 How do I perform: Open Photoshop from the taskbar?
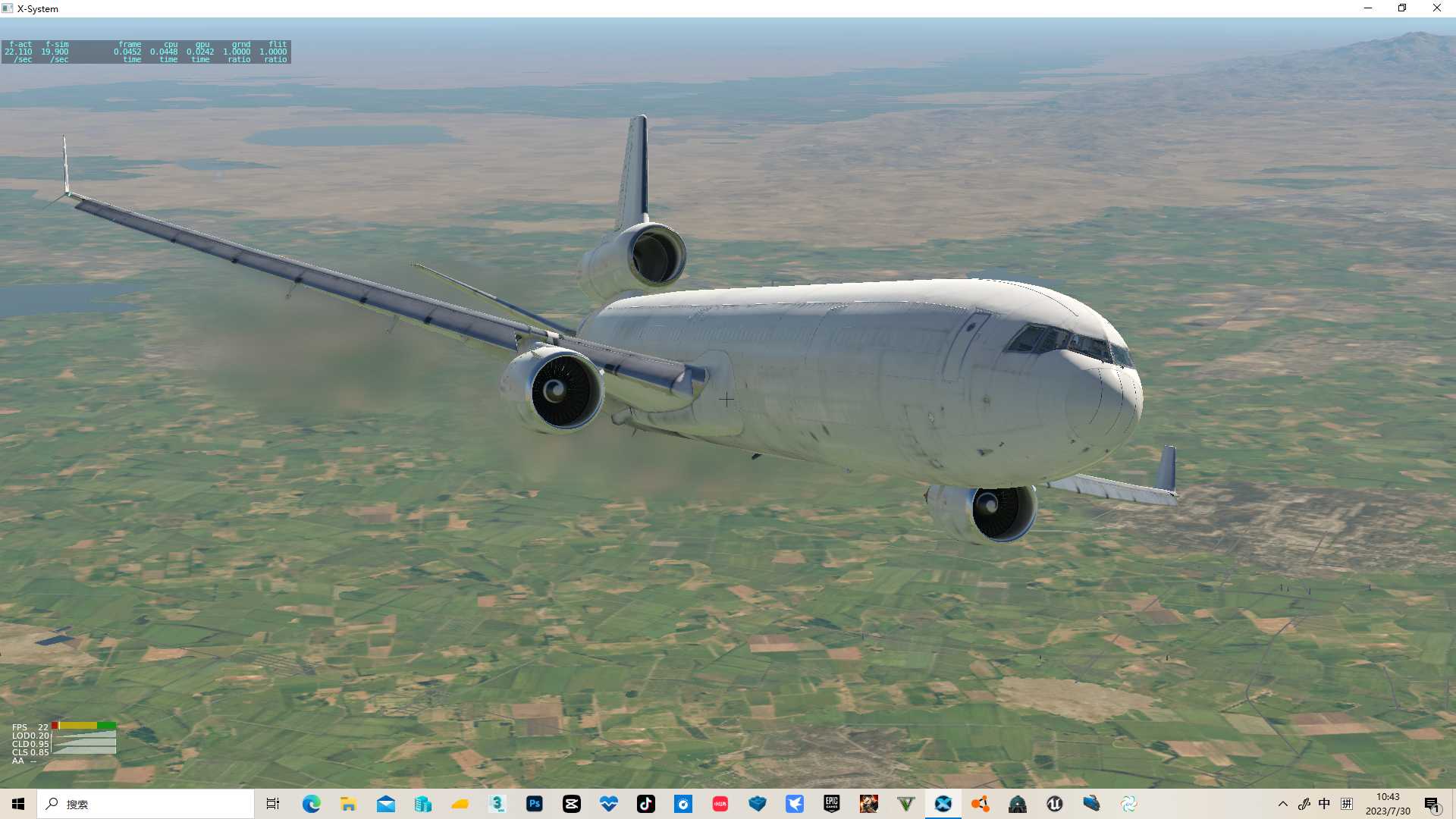point(535,804)
